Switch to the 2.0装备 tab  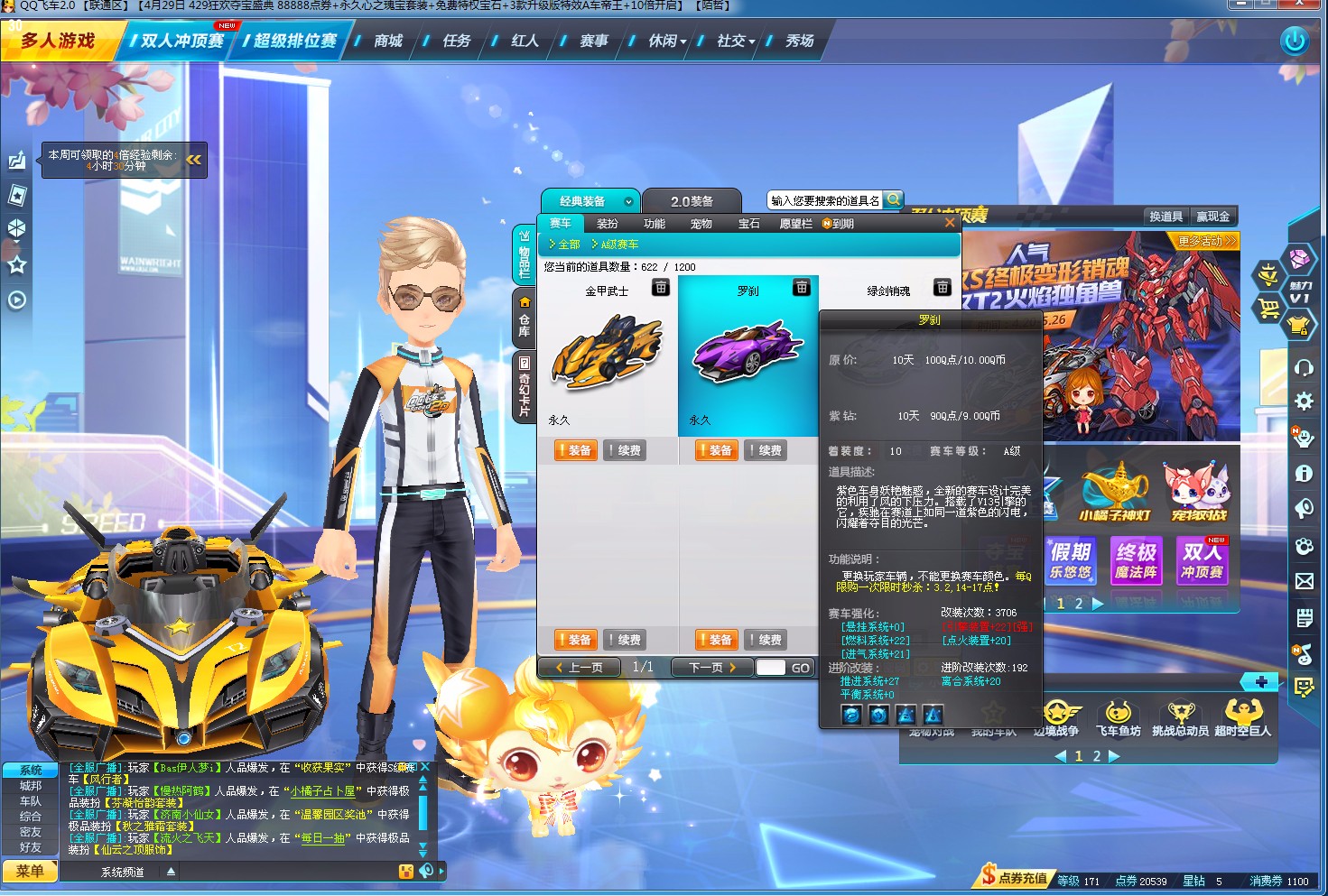point(692,200)
